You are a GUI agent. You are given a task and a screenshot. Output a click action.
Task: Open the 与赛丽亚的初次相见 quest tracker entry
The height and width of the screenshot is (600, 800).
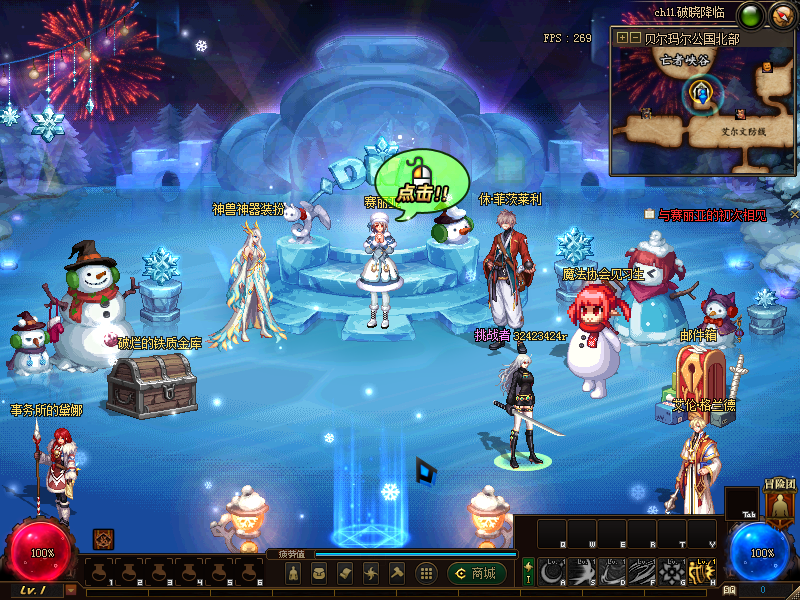[711, 214]
